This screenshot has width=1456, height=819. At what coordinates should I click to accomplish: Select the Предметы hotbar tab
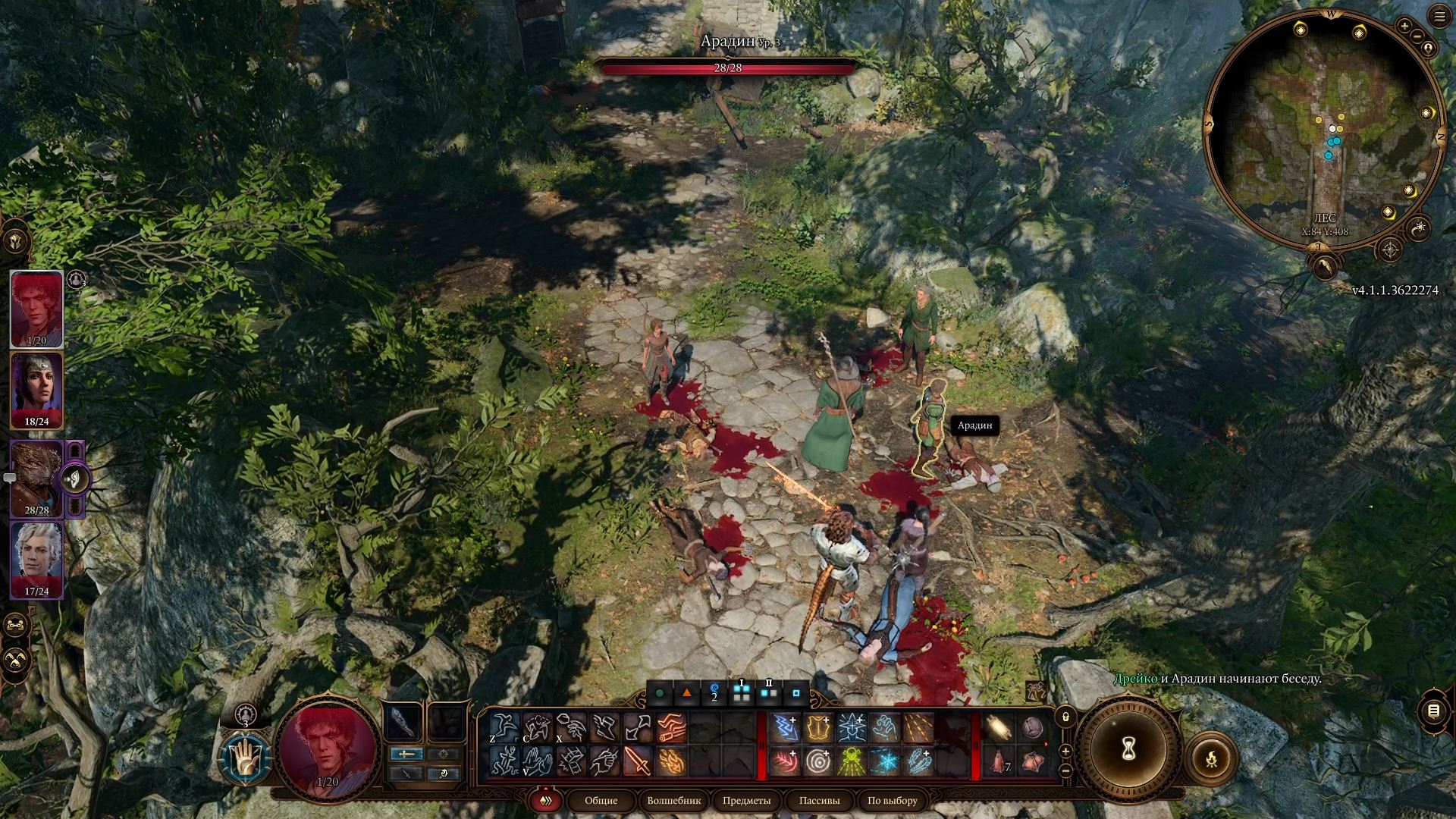[746, 800]
